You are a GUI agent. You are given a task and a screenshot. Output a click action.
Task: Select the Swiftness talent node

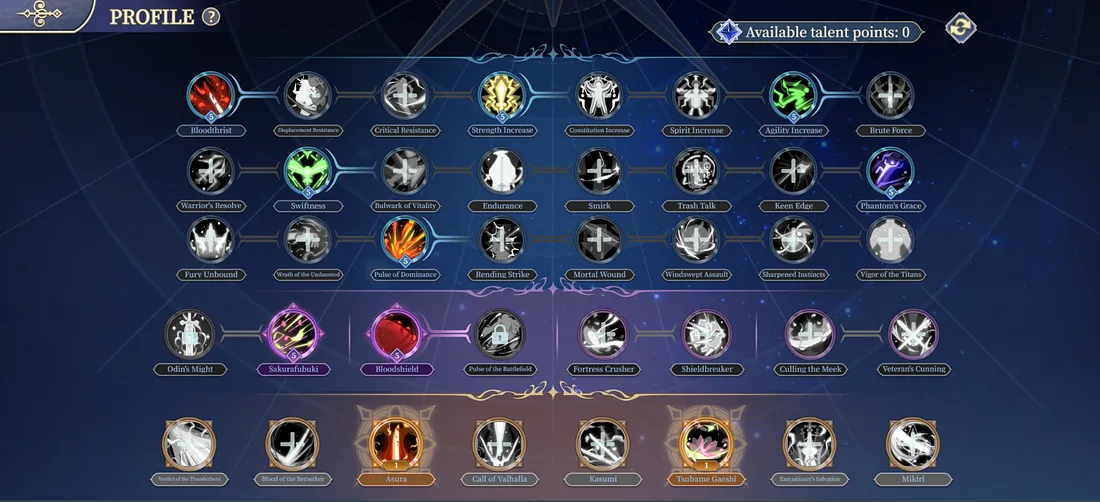click(307, 171)
